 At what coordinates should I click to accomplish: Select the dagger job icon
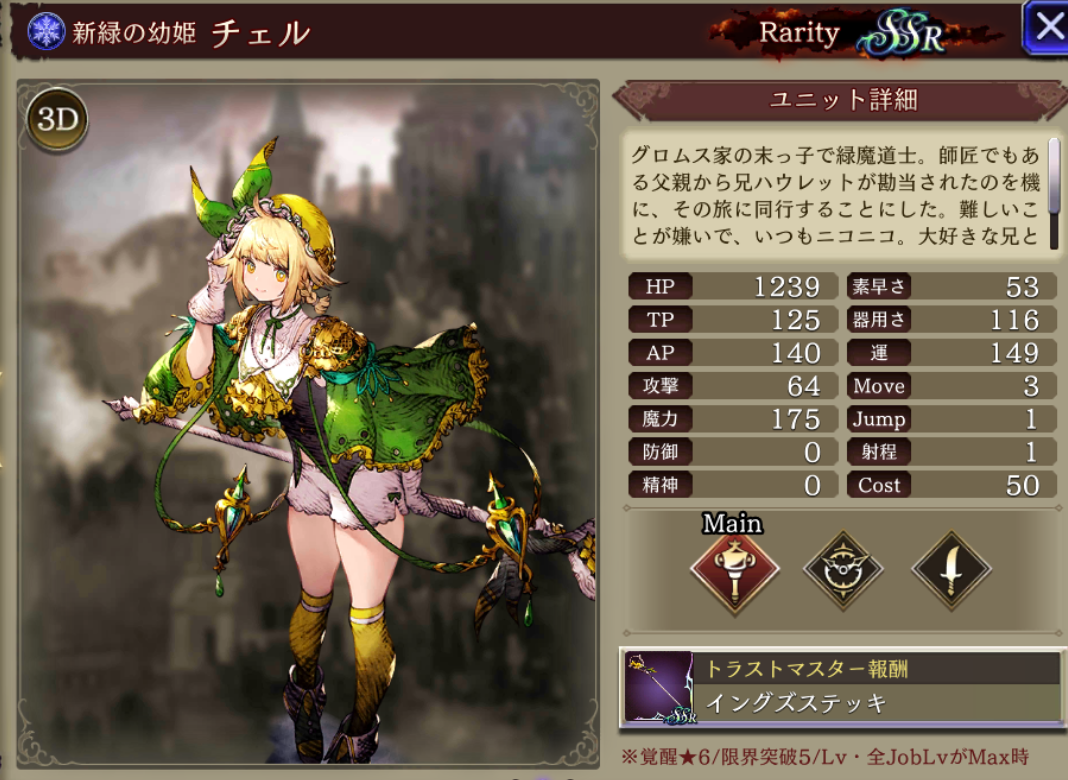[x=951, y=571]
